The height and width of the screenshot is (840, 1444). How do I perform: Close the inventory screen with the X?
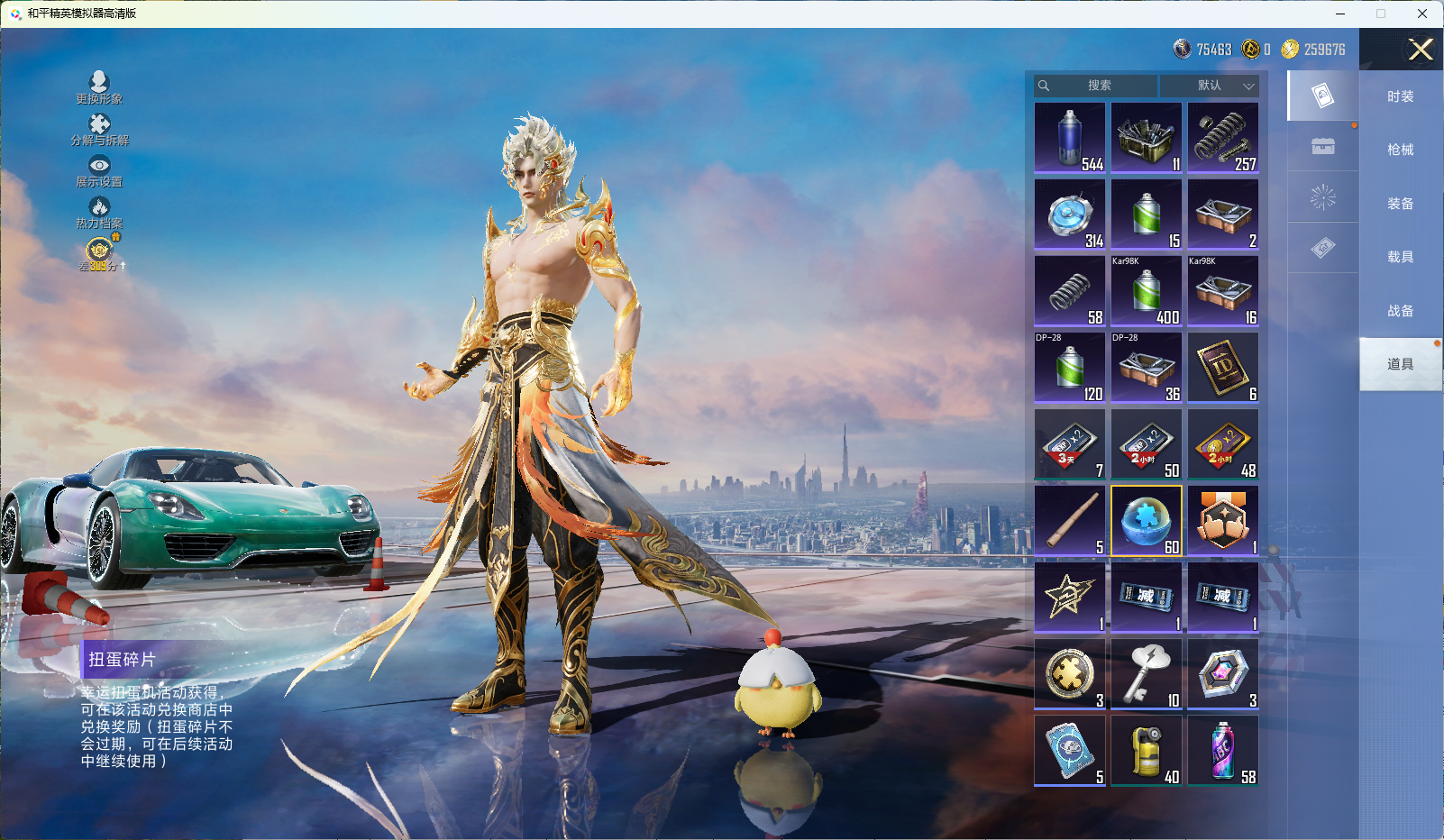tap(1421, 50)
